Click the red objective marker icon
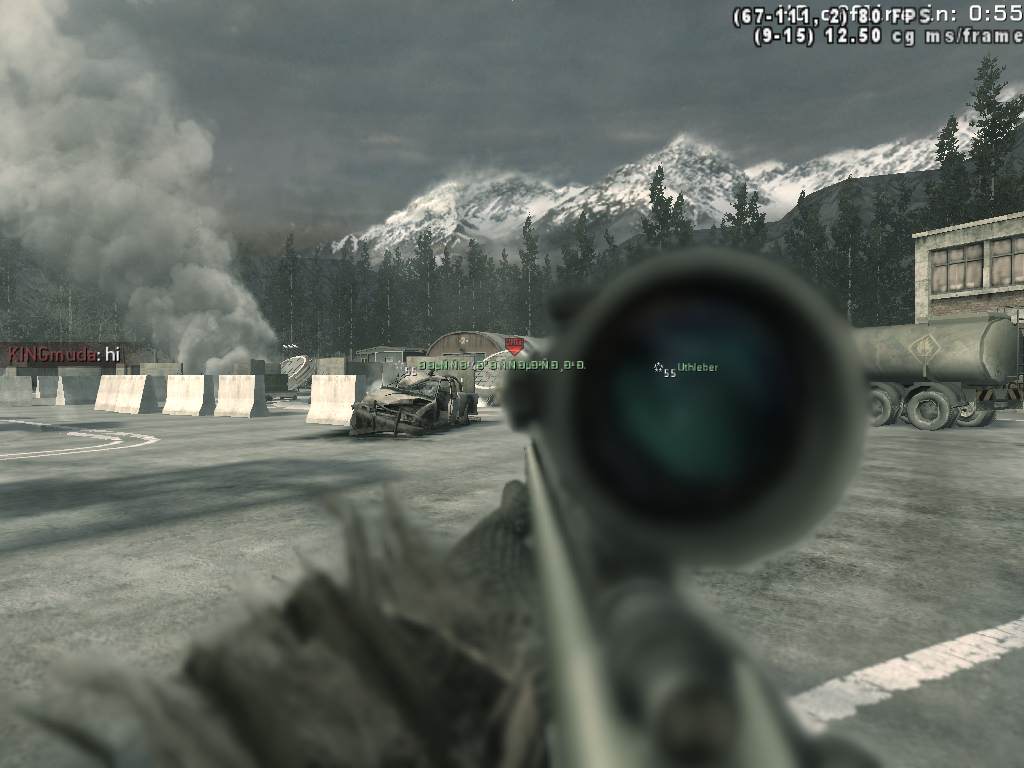Viewport: 1024px width, 768px height. (x=515, y=345)
